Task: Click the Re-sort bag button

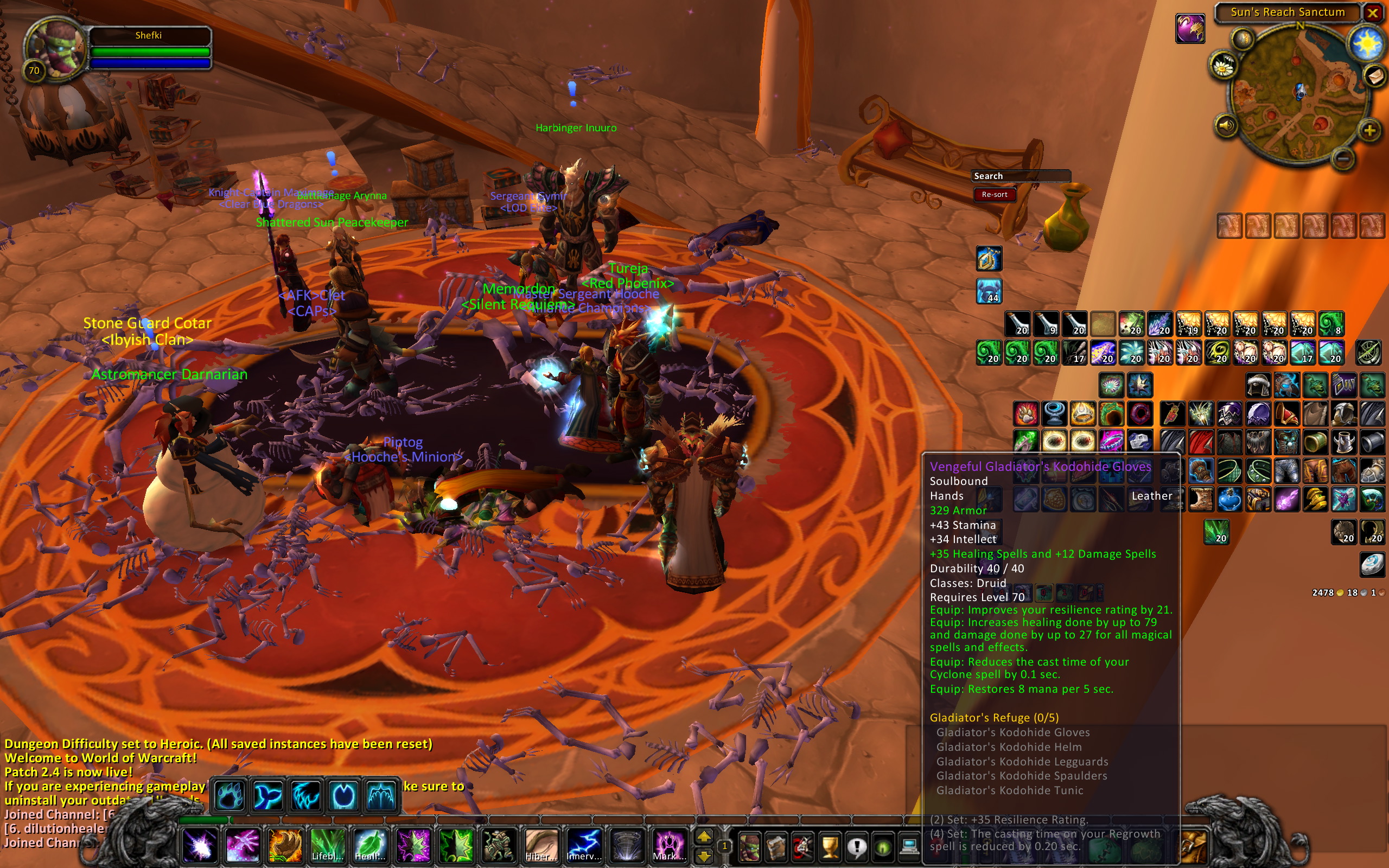Action: coord(994,195)
